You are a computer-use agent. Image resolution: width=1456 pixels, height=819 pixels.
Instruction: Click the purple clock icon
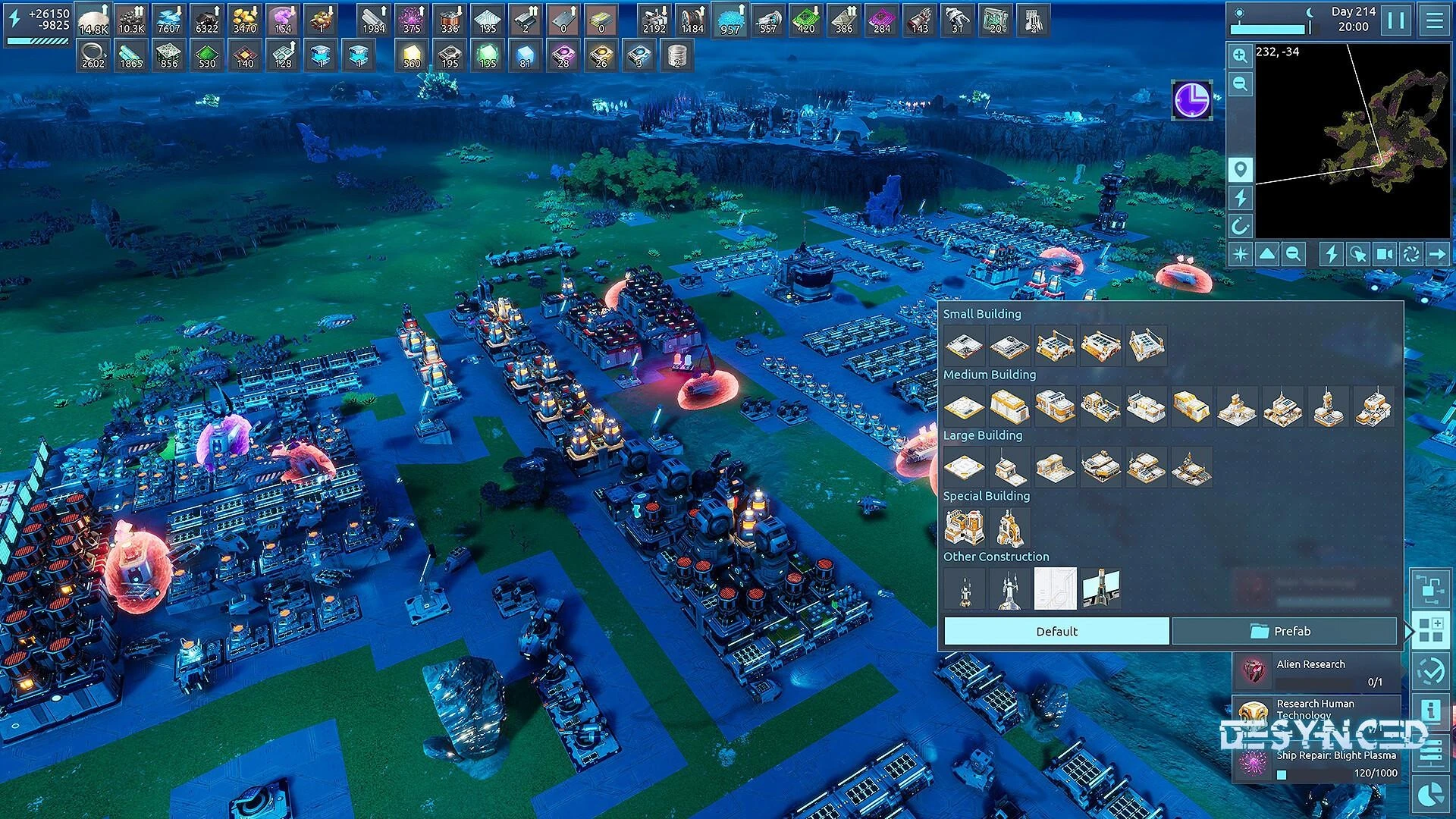pyautogui.click(x=1192, y=100)
